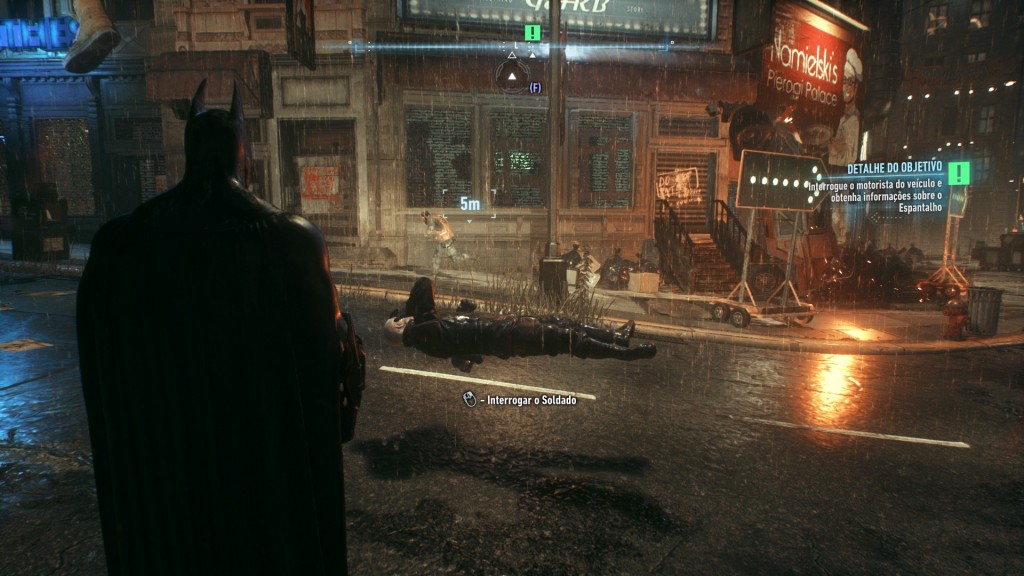Click the green exclamation icon beside Detalhe do Objetivo
The height and width of the screenshot is (576, 1024).
[x=959, y=173]
